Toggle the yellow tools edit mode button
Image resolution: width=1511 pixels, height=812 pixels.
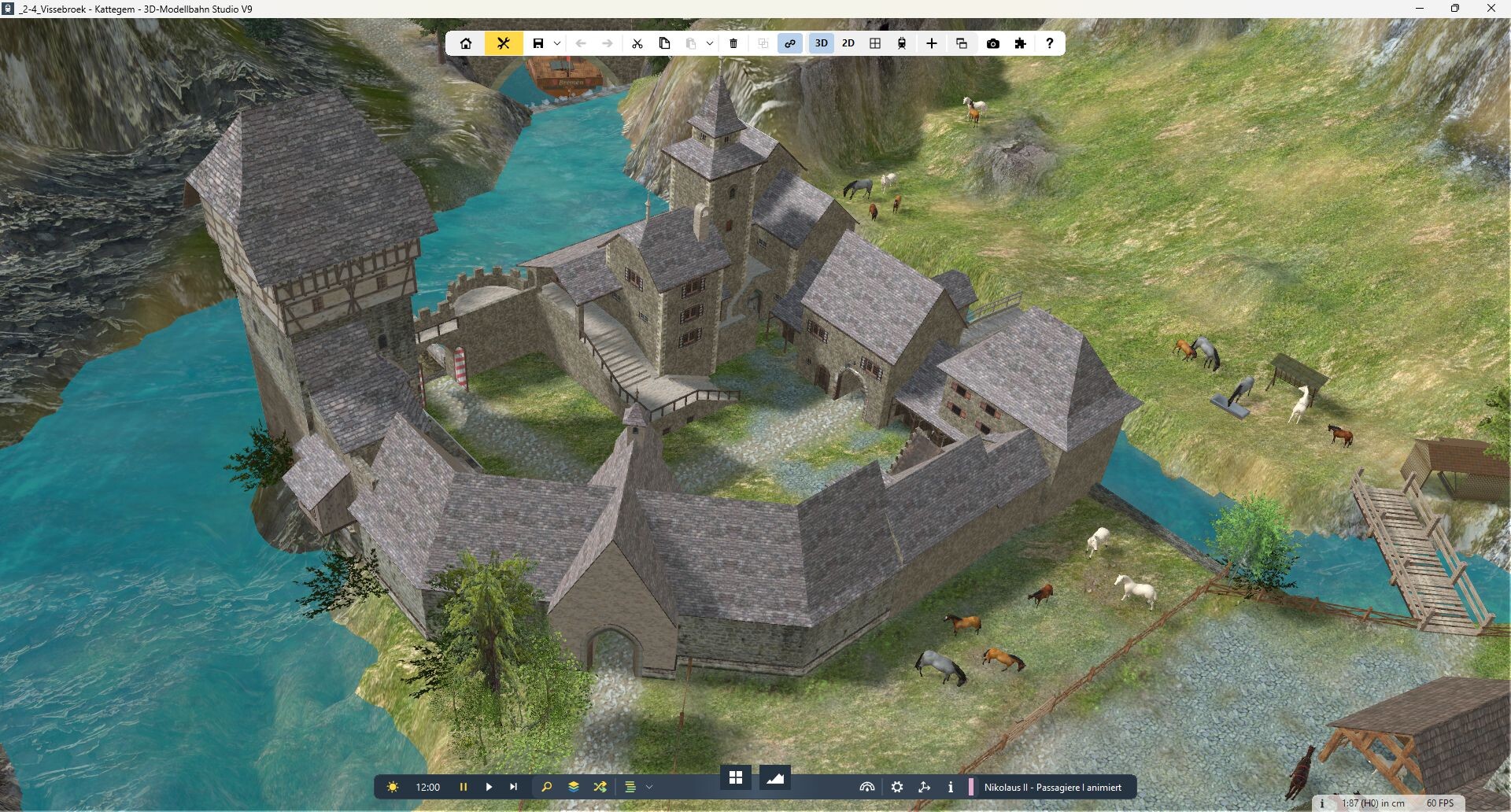click(x=504, y=43)
